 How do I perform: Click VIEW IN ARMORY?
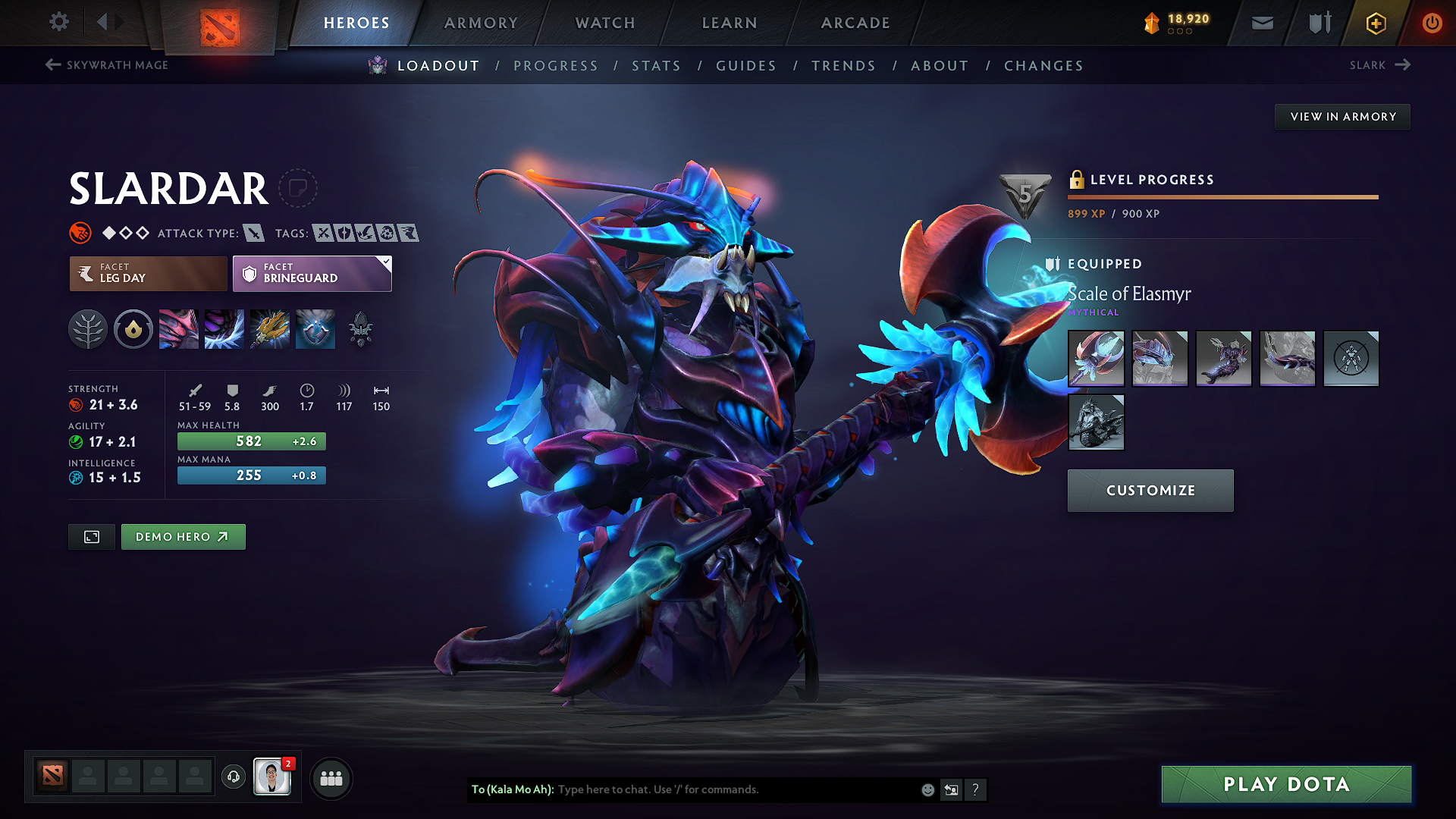click(1342, 116)
